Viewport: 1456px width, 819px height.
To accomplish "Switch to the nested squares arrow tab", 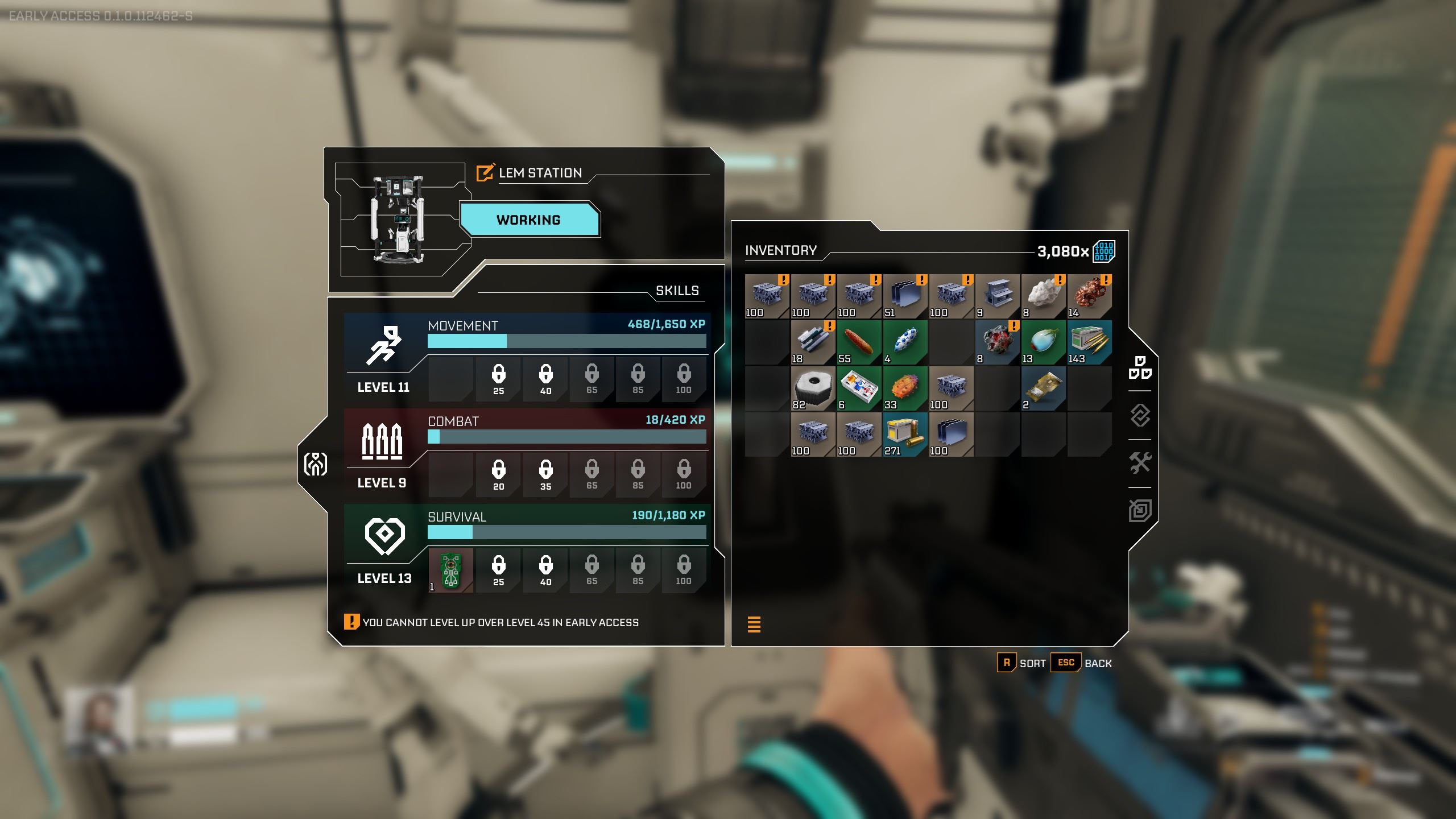I will [x=1140, y=510].
